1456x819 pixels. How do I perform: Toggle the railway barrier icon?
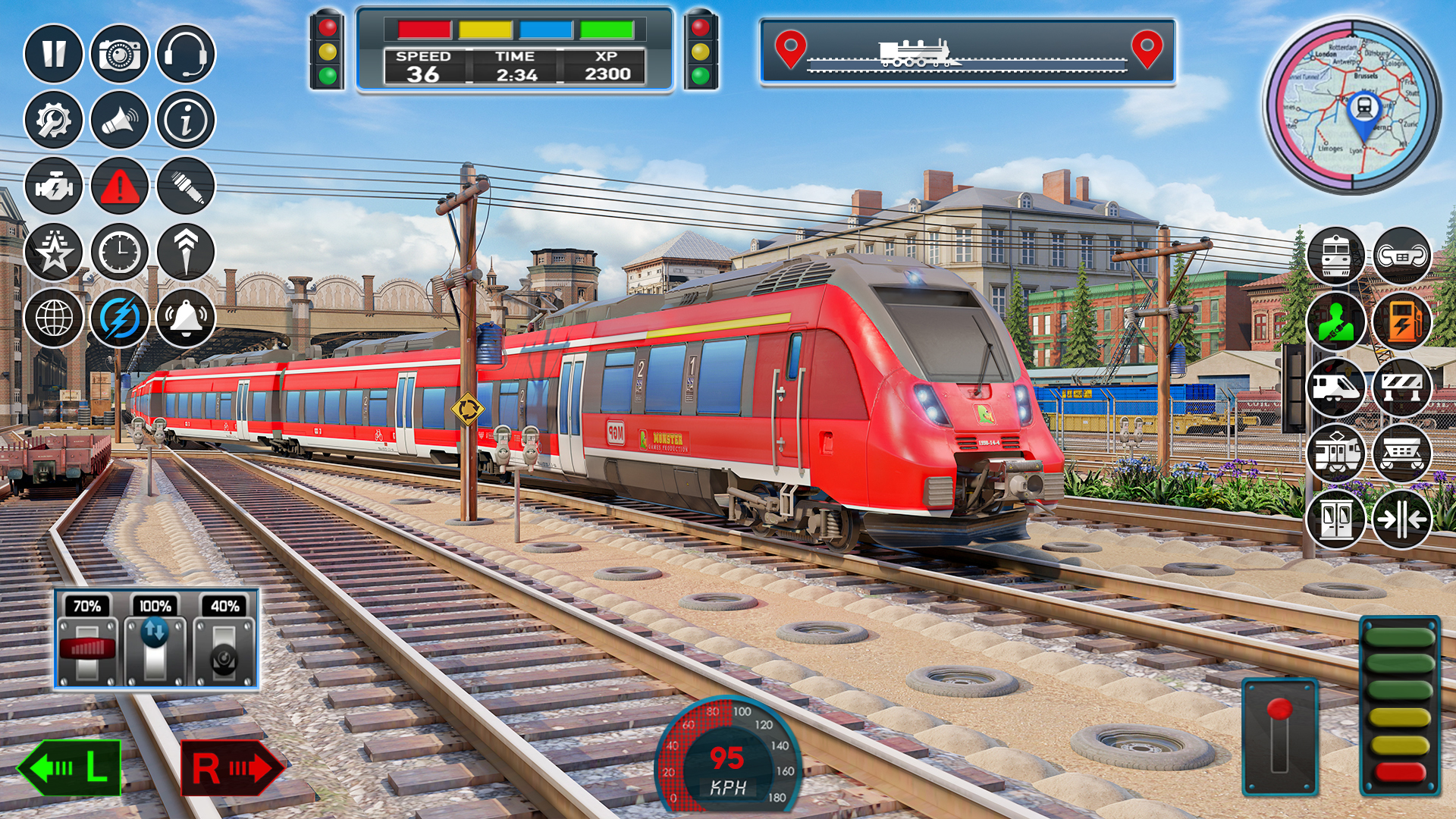point(1403,387)
